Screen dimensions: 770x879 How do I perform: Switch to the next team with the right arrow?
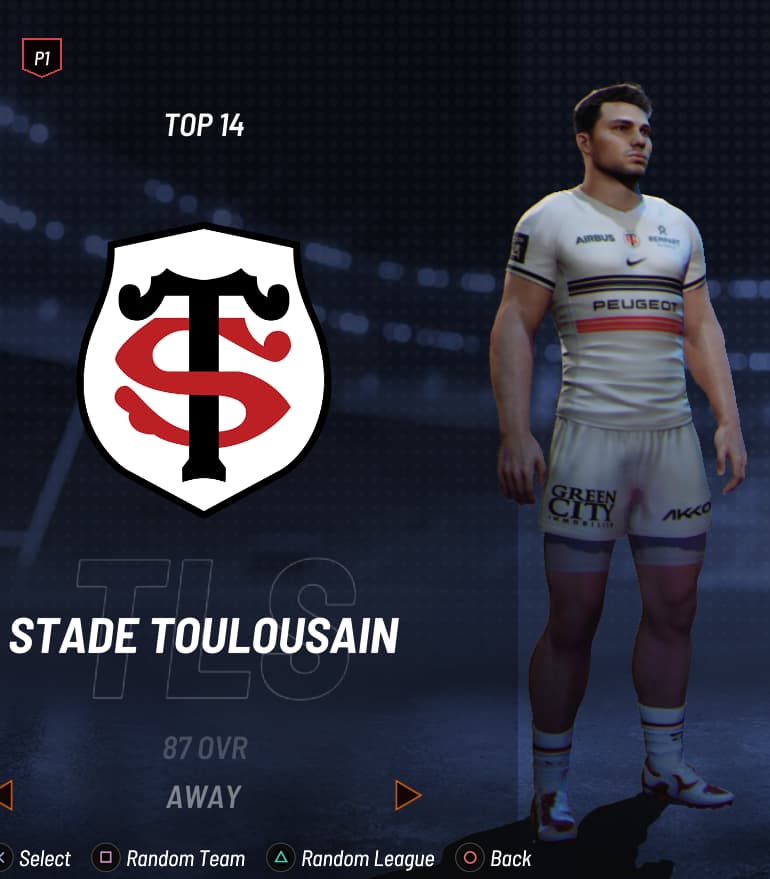(x=408, y=795)
